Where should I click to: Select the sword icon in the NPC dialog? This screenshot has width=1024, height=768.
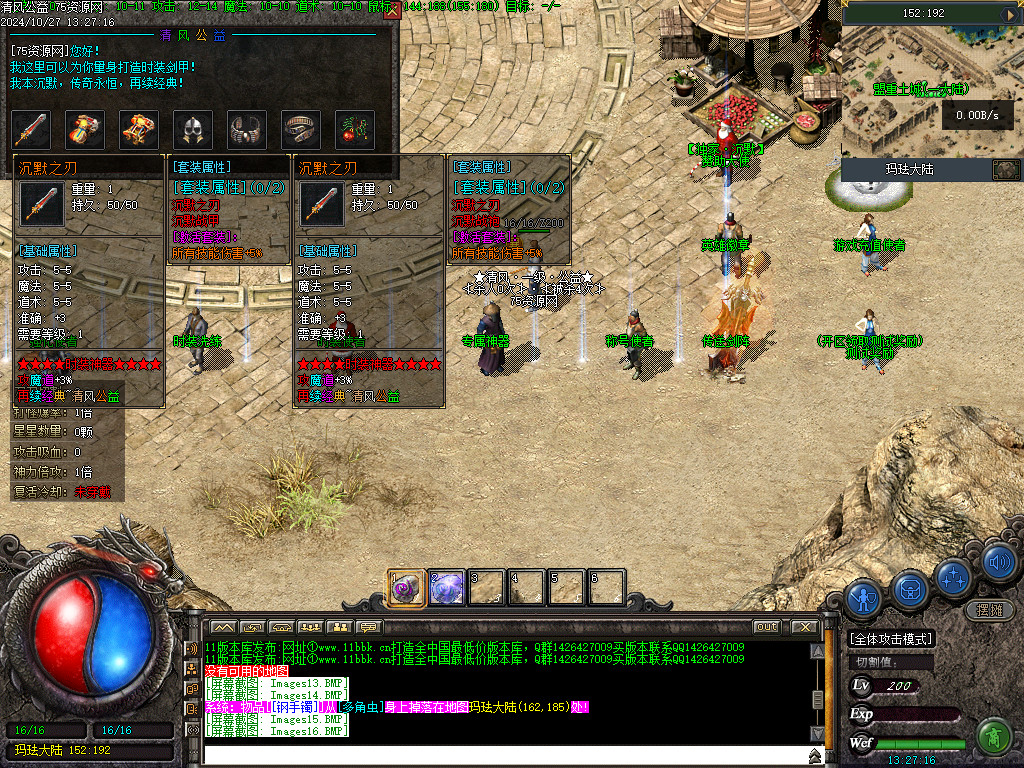coord(31,130)
